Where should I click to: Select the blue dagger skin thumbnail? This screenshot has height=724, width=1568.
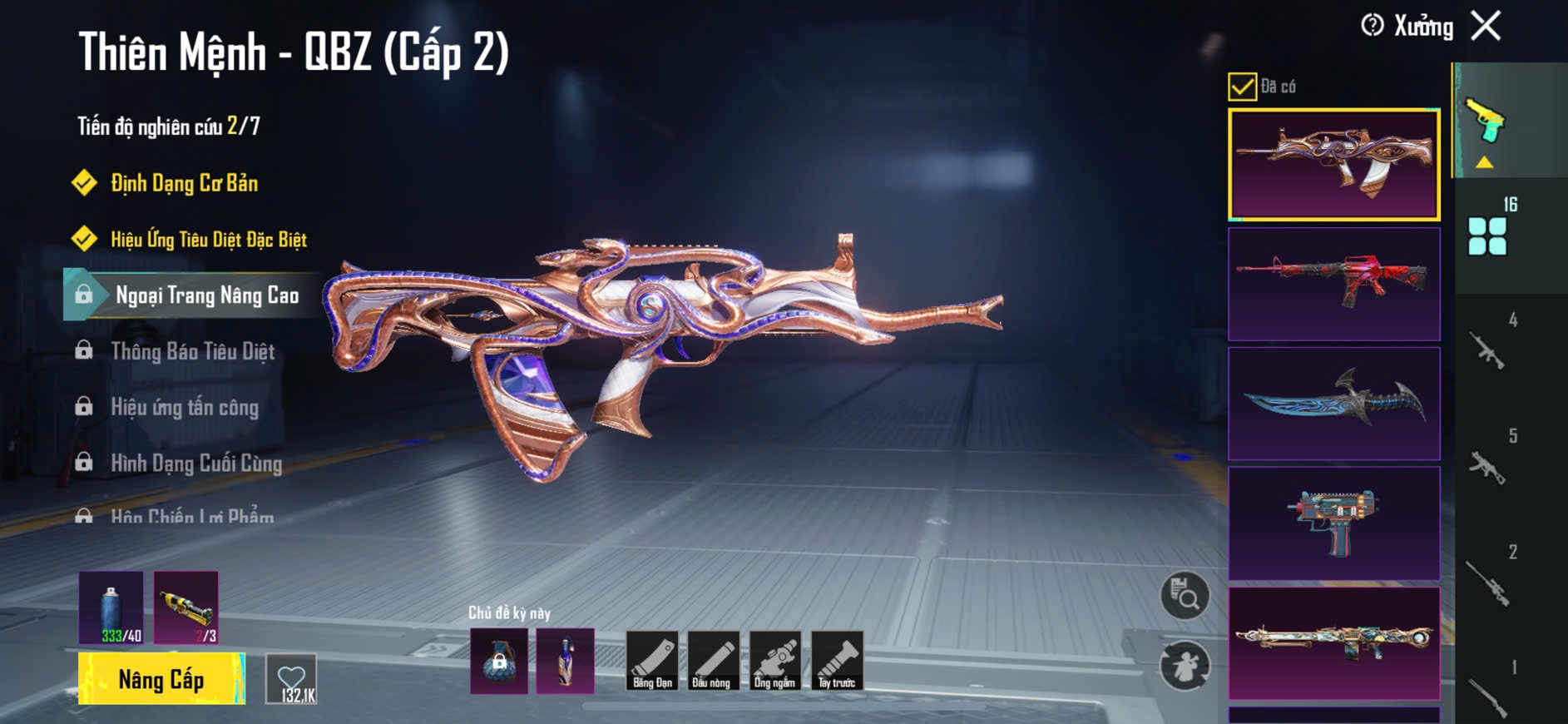pyautogui.click(x=1333, y=404)
